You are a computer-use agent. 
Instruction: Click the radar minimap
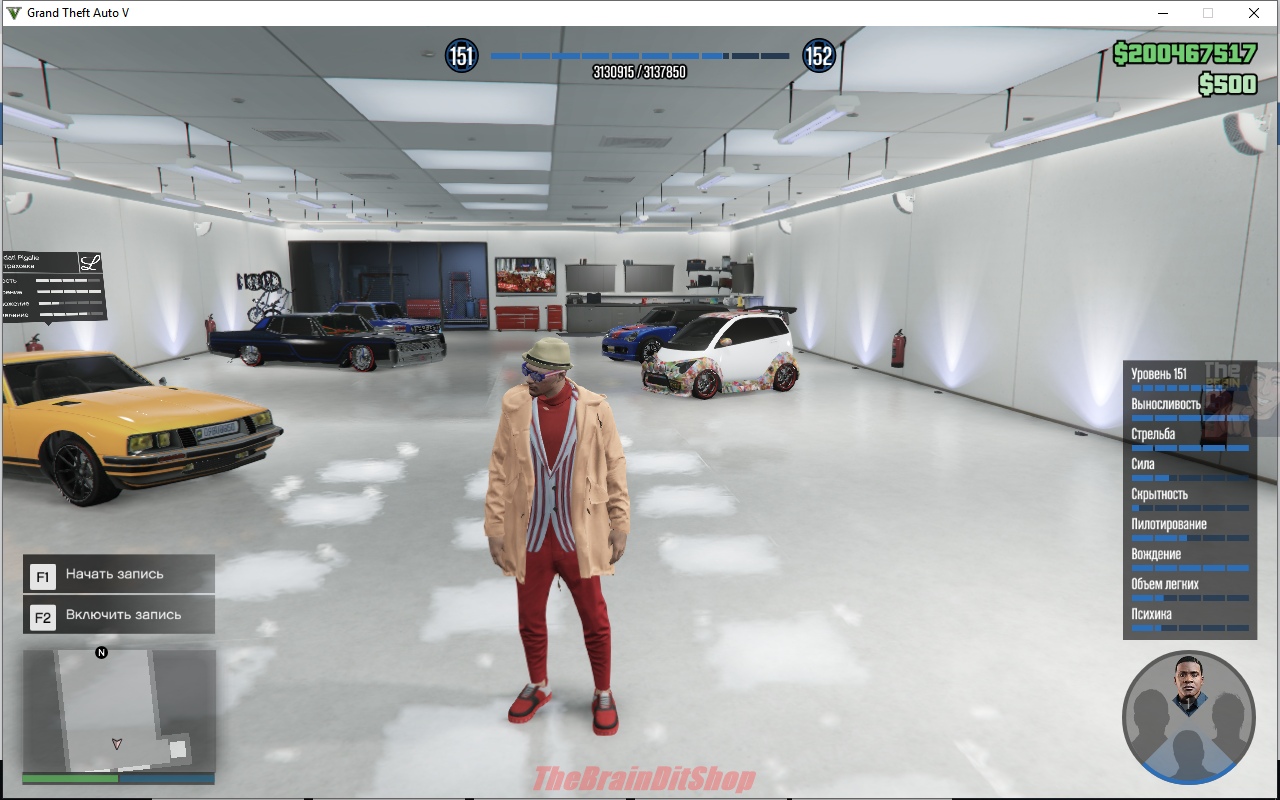click(118, 710)
